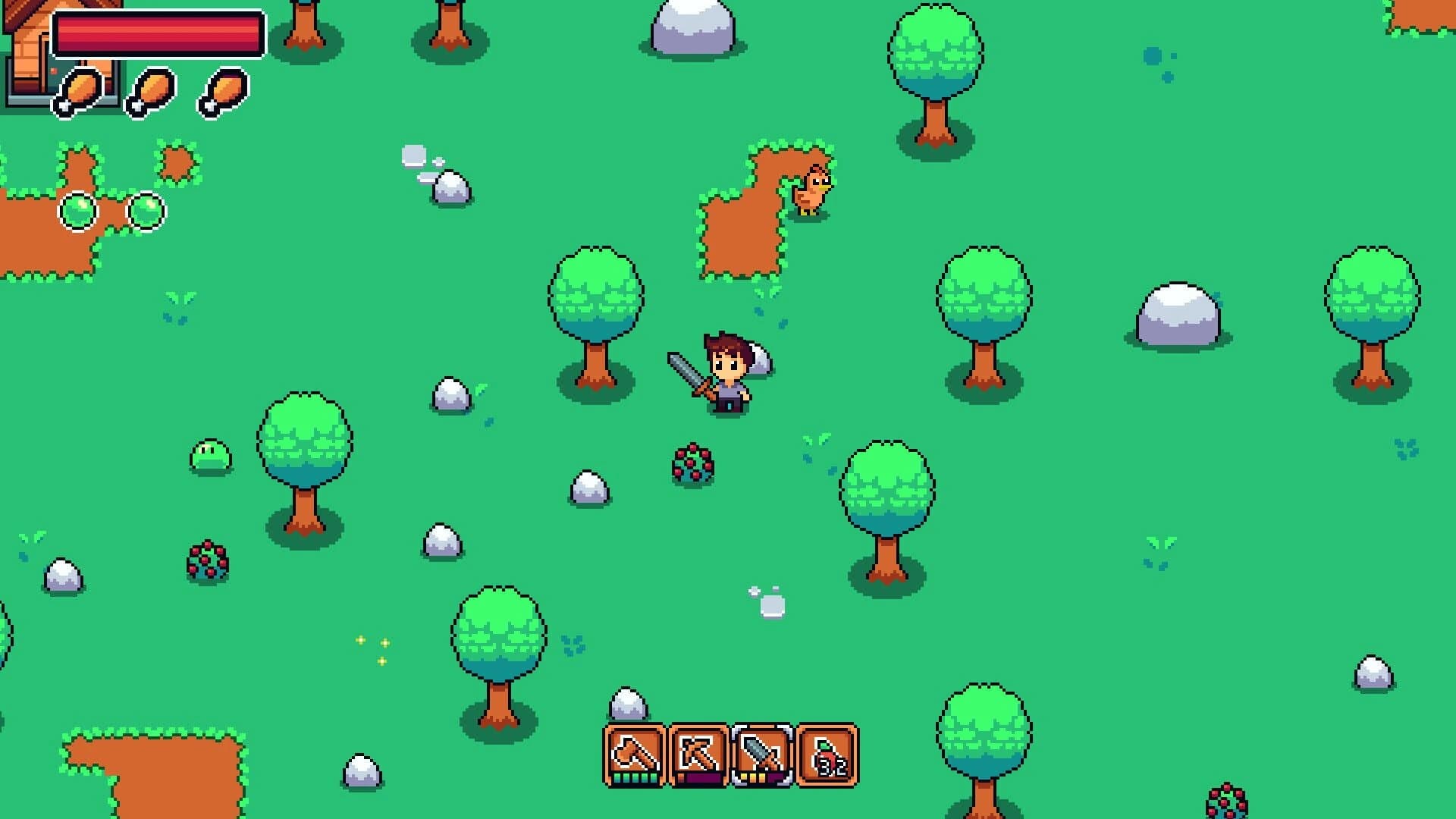Click the red health bar at the top
The height and width of the screenshot is (819, 1456).
(159, 32)
